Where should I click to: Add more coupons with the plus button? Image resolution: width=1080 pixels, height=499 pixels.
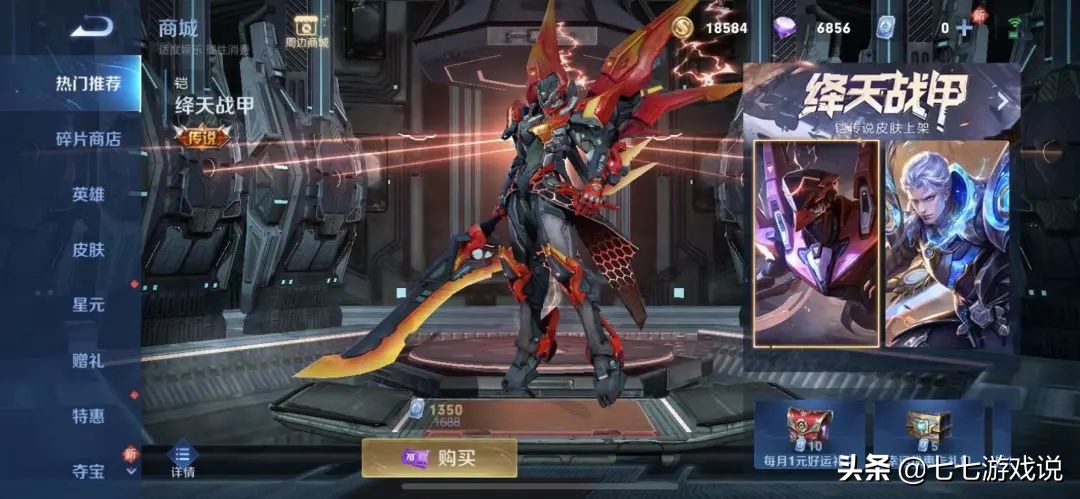point(964,28)
